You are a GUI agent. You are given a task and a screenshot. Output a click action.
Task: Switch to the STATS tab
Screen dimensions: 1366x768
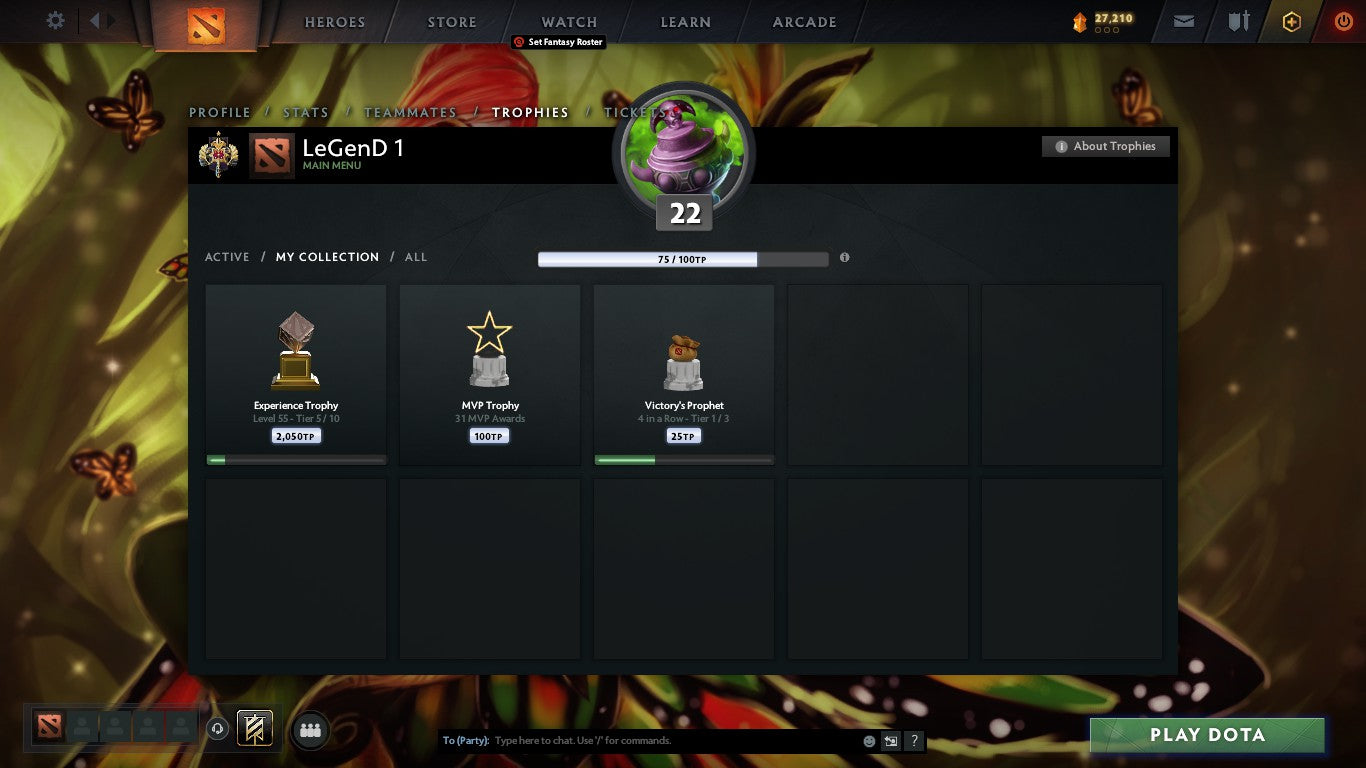pyautogui.click(x=306, y=112)
